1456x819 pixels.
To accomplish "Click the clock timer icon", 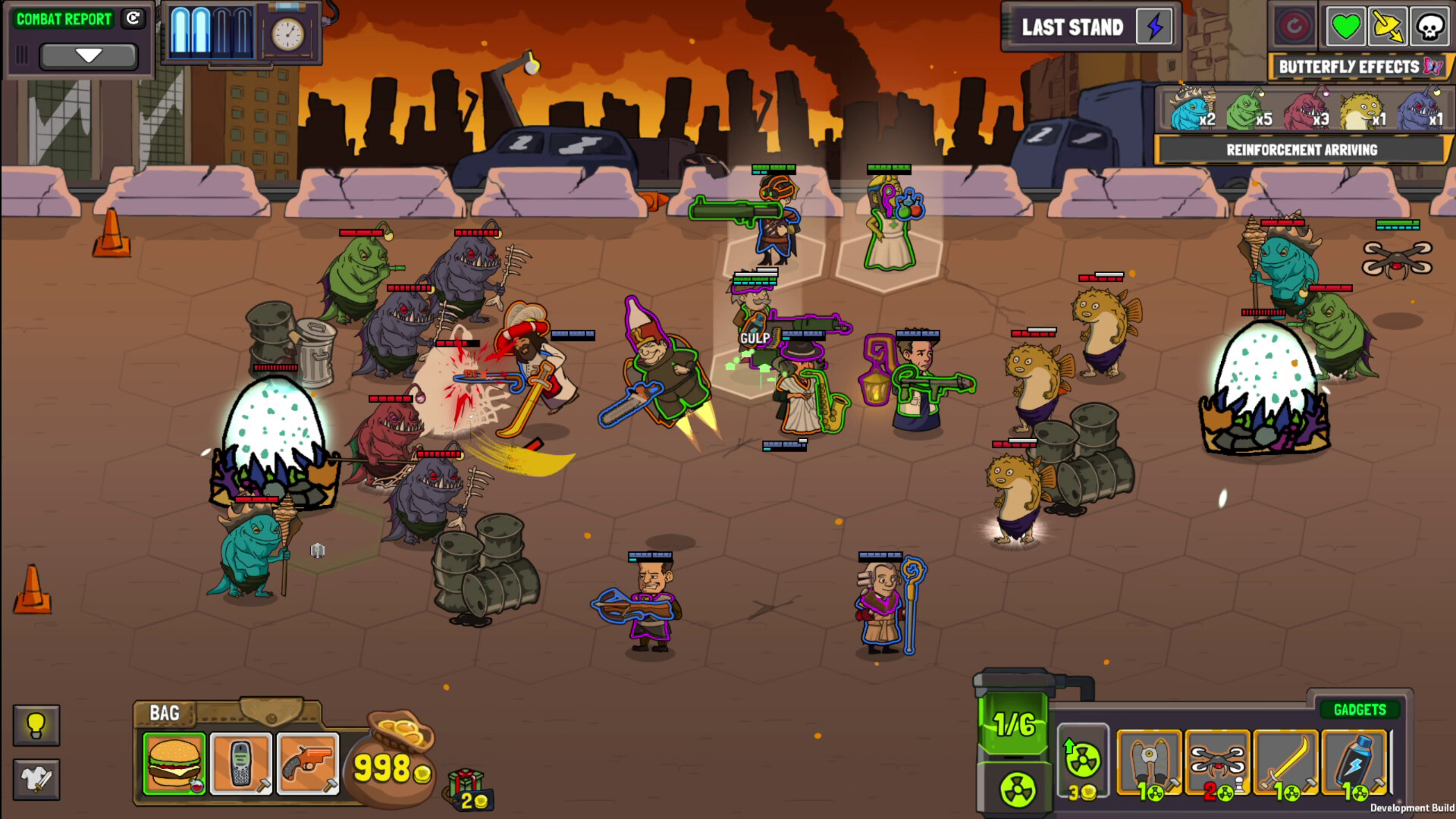I will [288, 34].
